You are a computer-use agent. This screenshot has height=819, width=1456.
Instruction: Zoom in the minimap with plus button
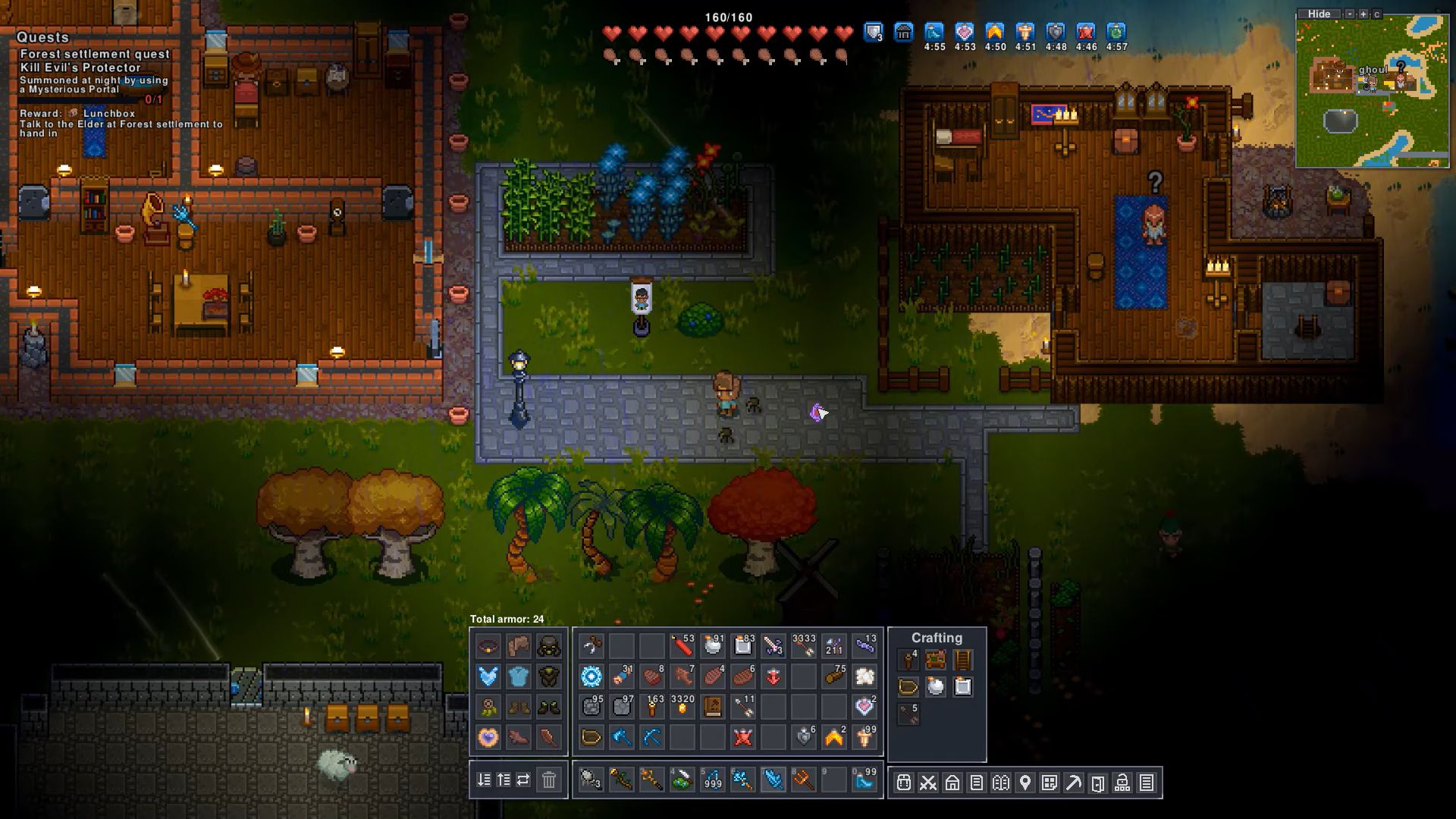tap(1363, 14)
